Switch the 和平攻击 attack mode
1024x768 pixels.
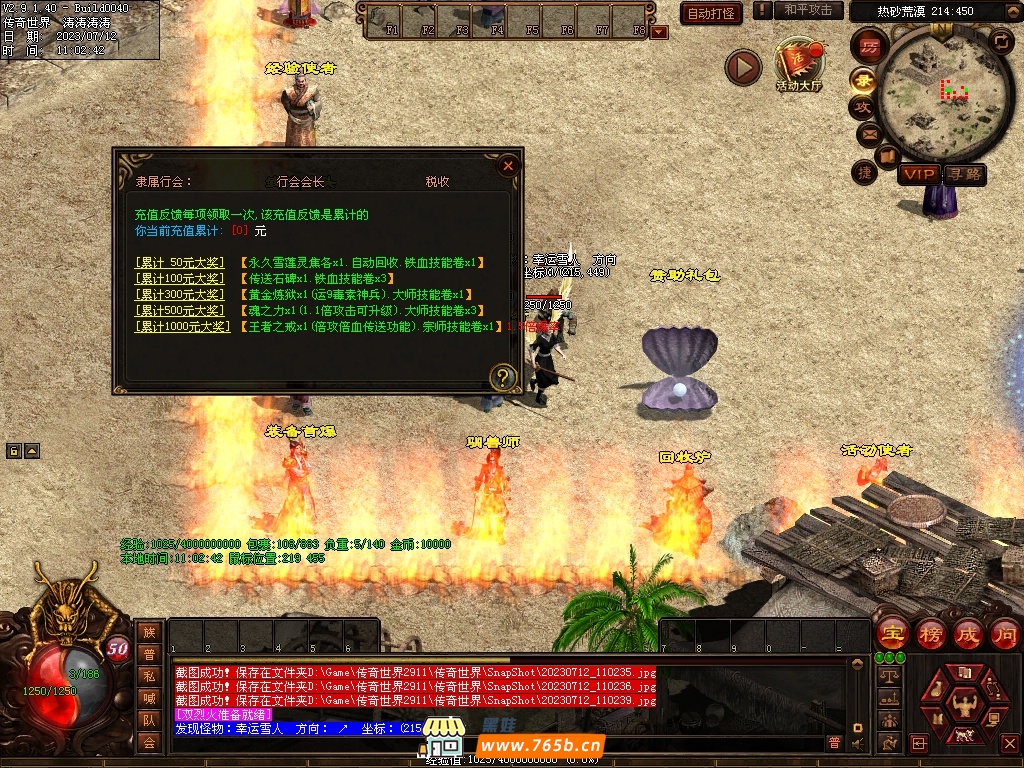807,10
